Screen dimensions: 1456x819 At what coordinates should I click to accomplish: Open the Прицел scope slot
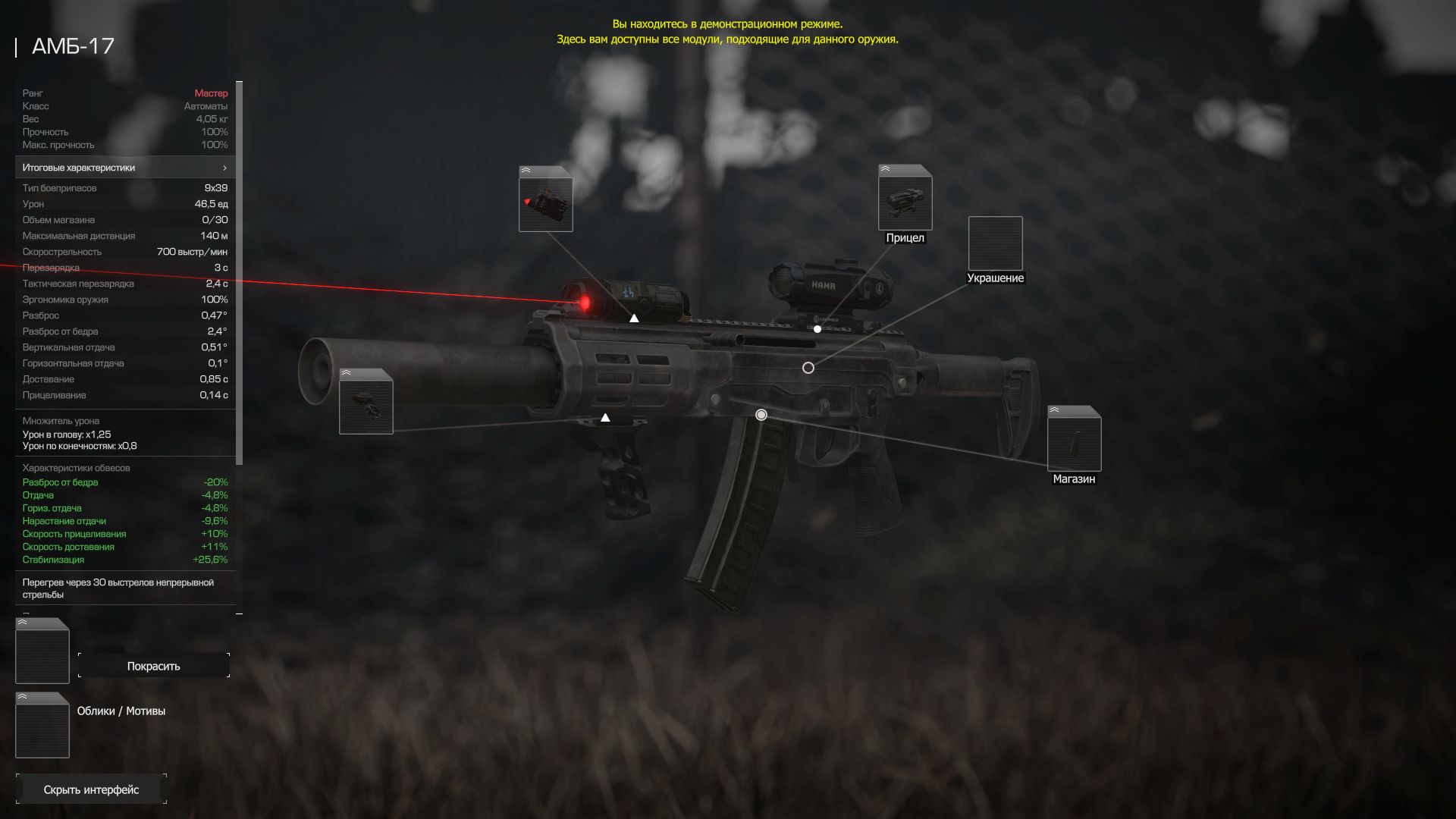905,199
